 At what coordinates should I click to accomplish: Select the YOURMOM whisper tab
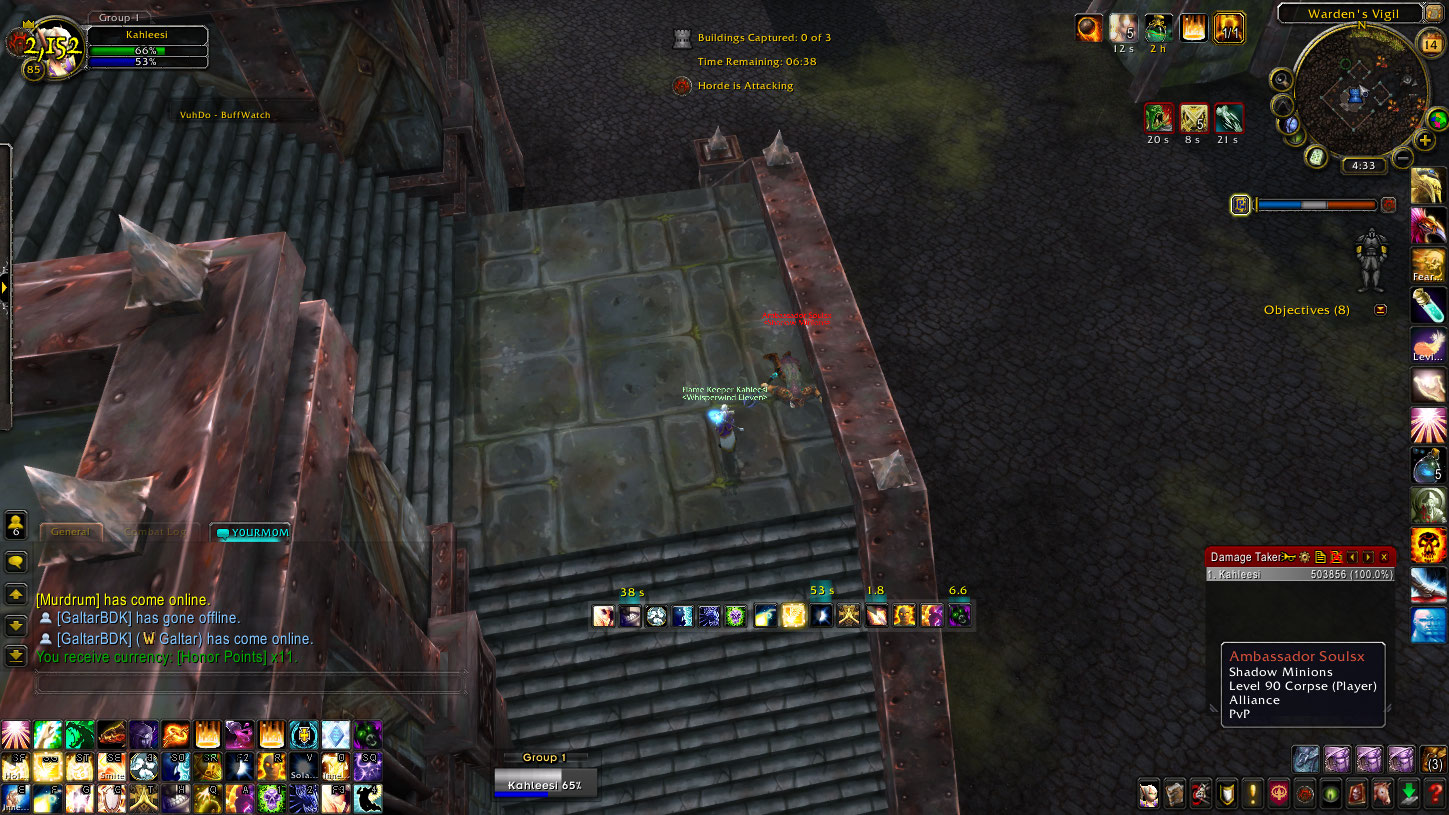tap(254, 532)
